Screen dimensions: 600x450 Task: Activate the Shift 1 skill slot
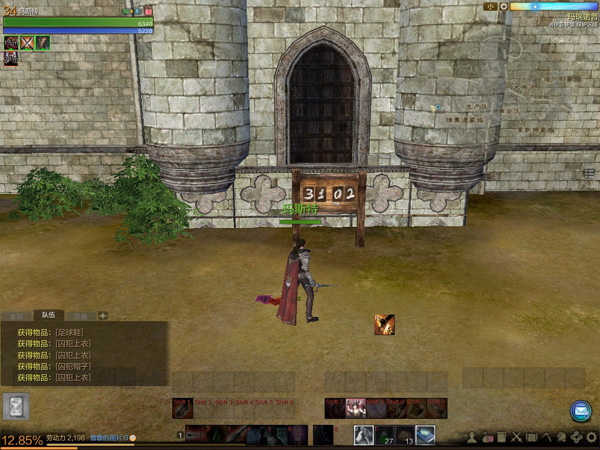[x=181, y=408]
